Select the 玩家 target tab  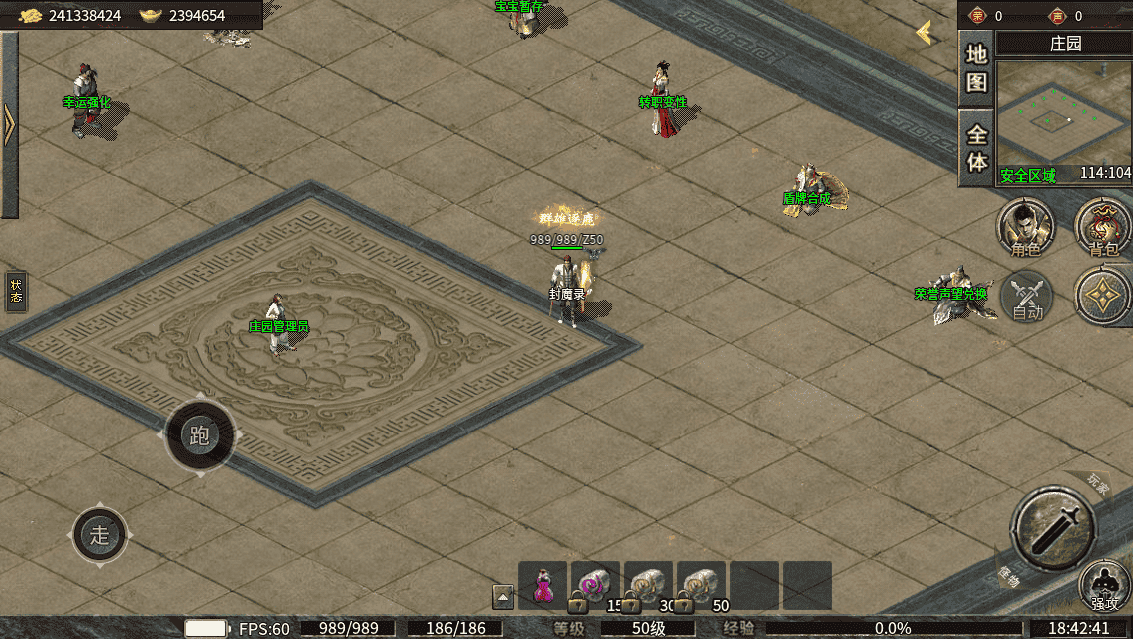pos(1098,485)
